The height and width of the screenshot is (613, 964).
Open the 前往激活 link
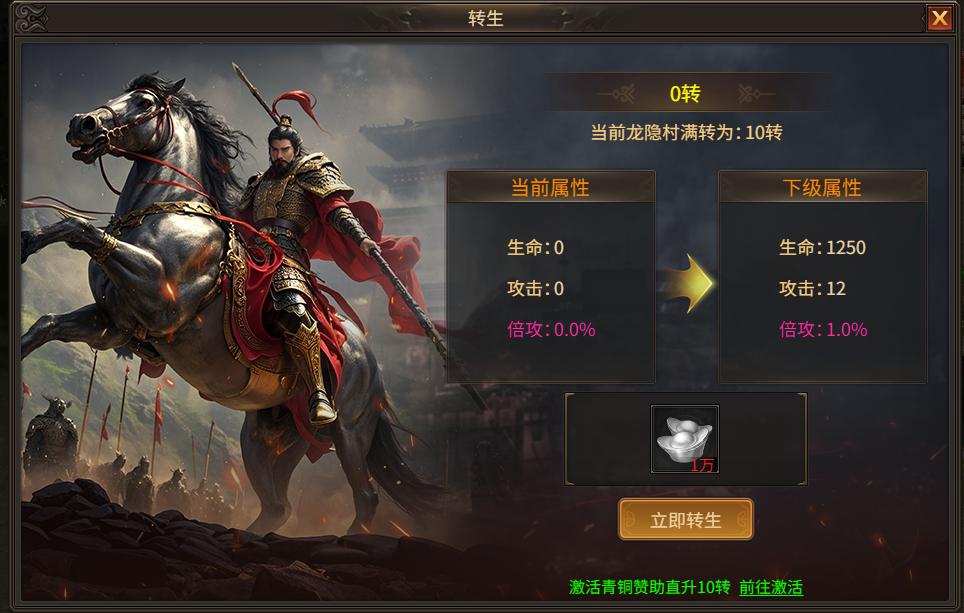pos(771,587)
